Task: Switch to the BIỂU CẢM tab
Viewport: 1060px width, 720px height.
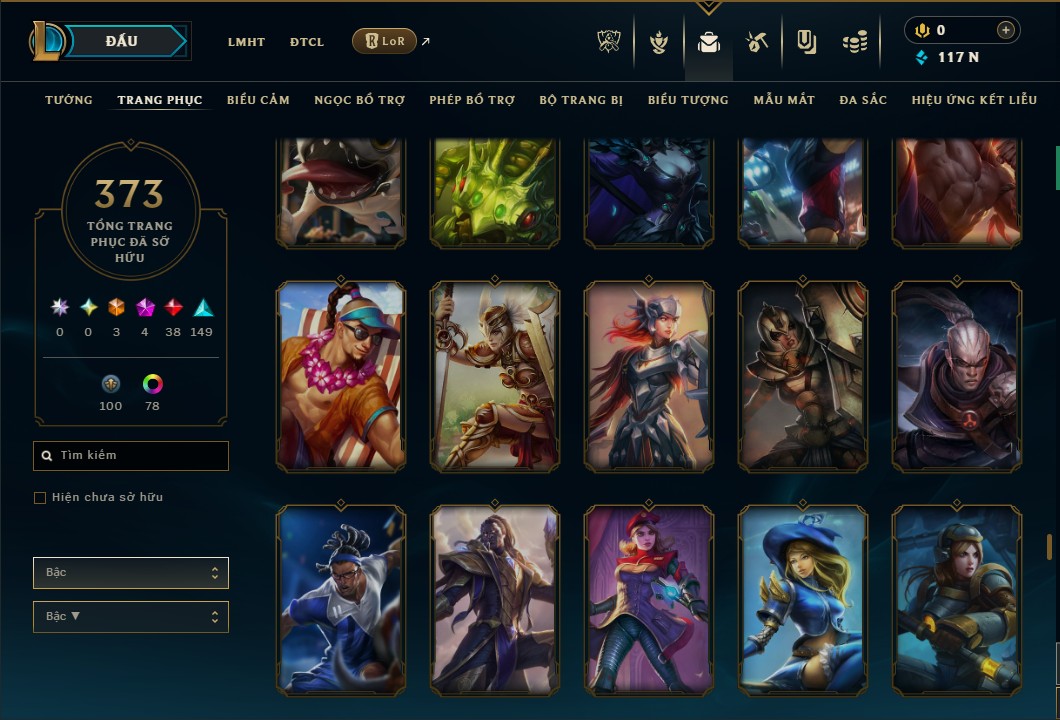Action: point(258,100)
